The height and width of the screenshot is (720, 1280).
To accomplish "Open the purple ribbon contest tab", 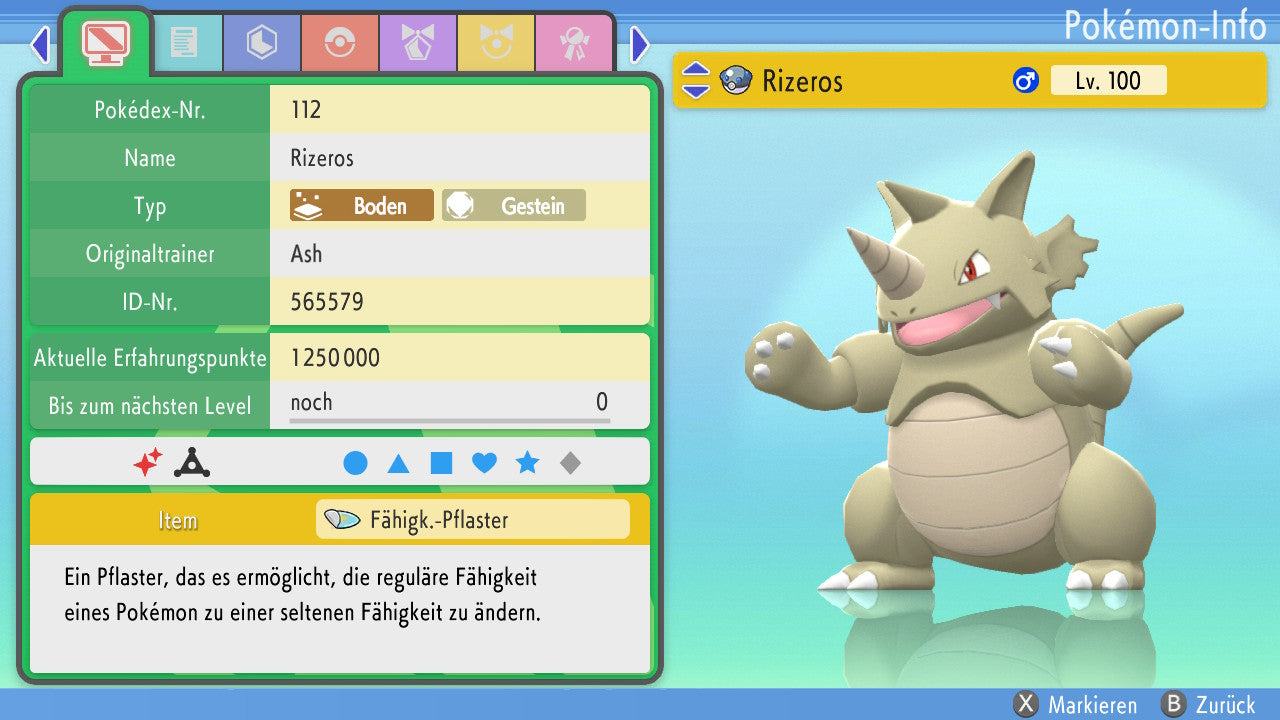I will point(417,43).
